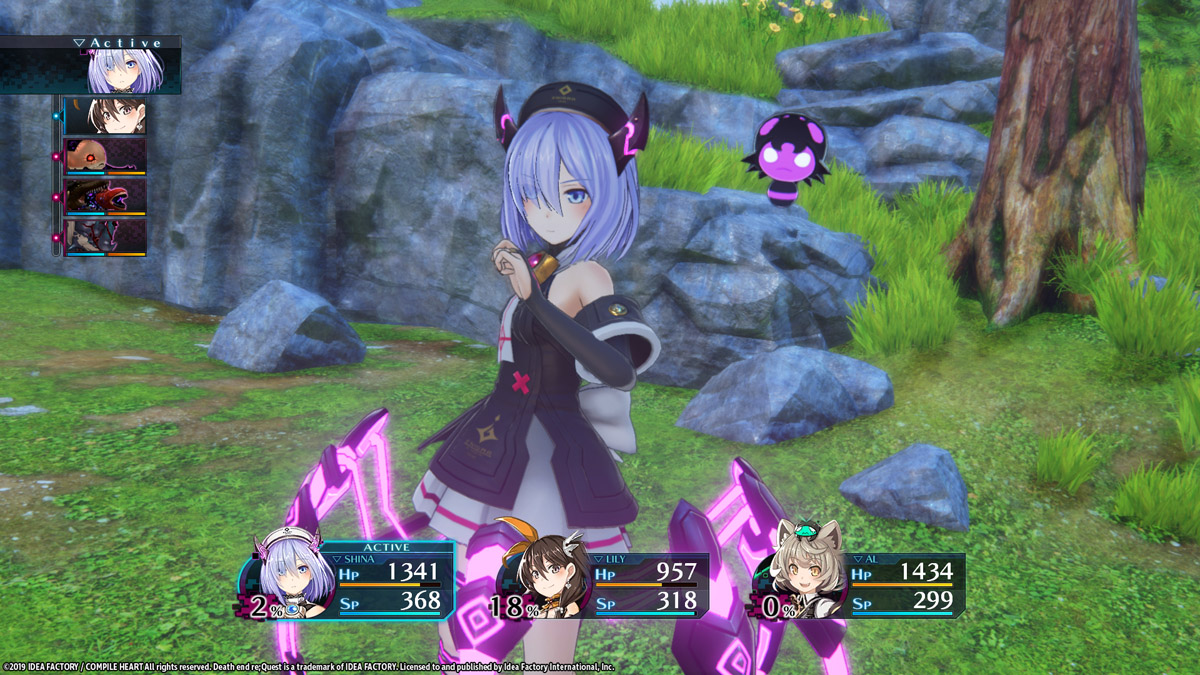Select the red-eyed blob enemy turn entry
This screenshot has width=1200, height=675.
[x=105, y=156]
